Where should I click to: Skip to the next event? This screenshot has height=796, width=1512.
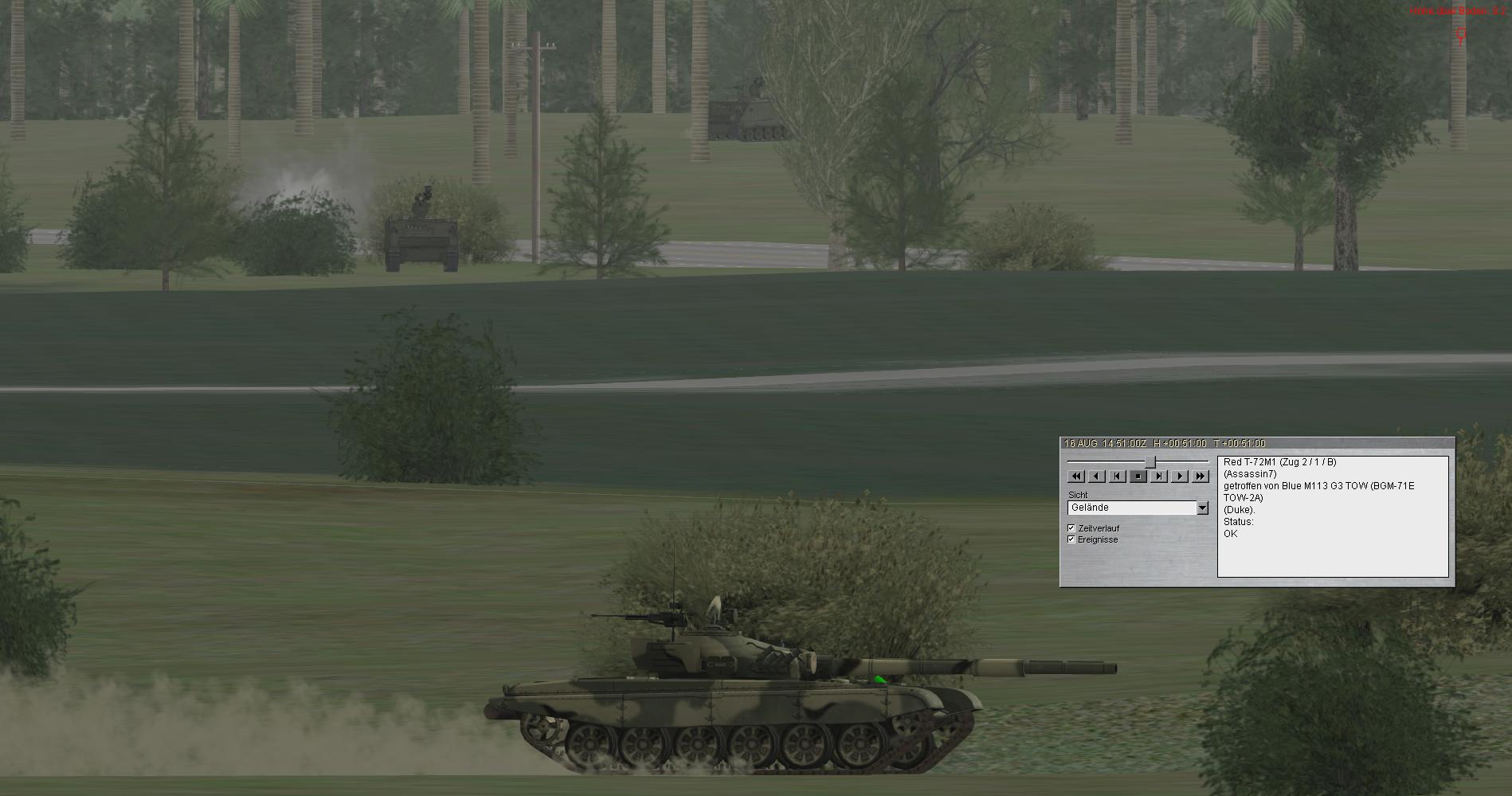click(x=1158, y=476)
